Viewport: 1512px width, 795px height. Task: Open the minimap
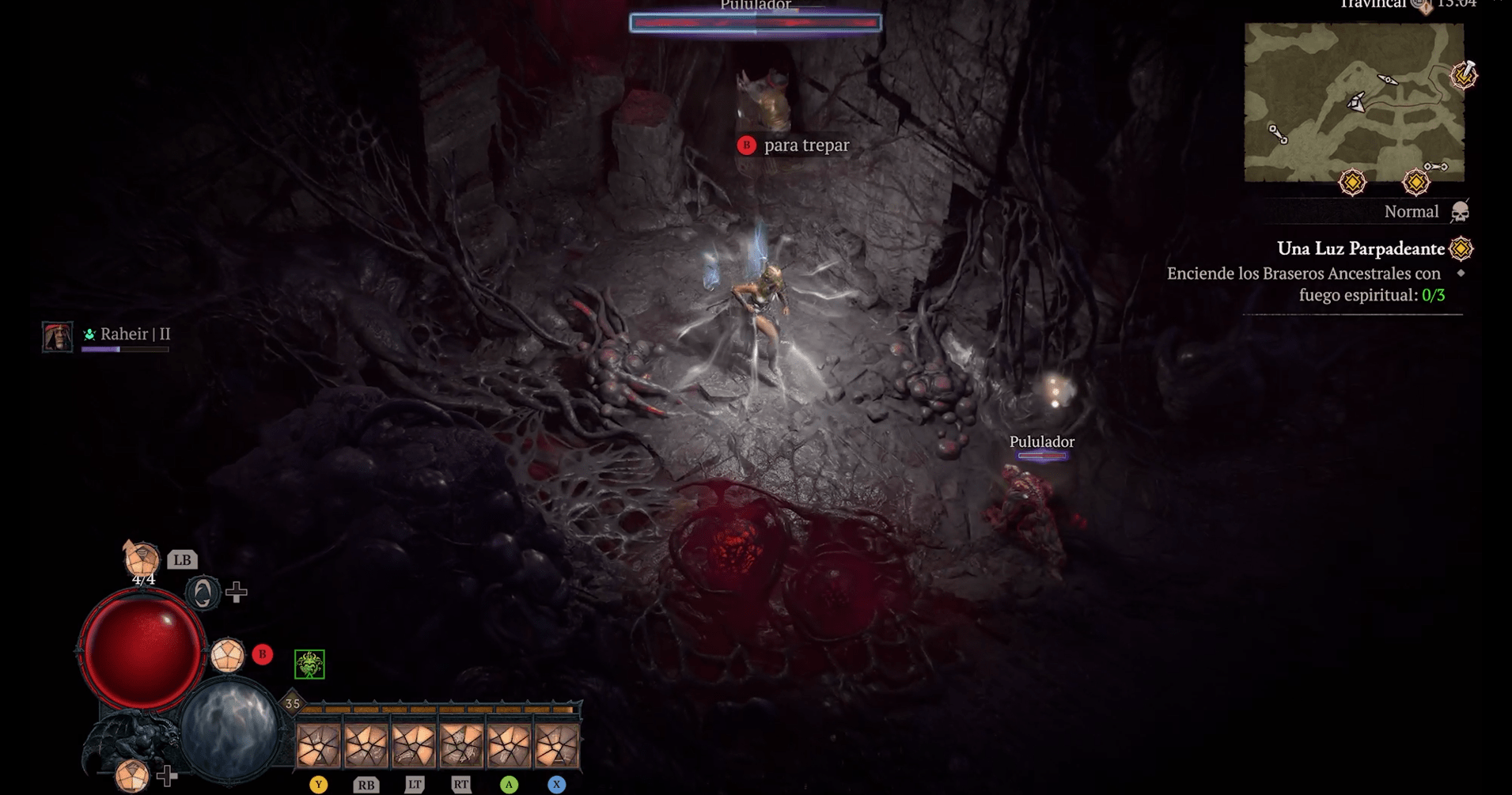click(x=1354, y=102)
